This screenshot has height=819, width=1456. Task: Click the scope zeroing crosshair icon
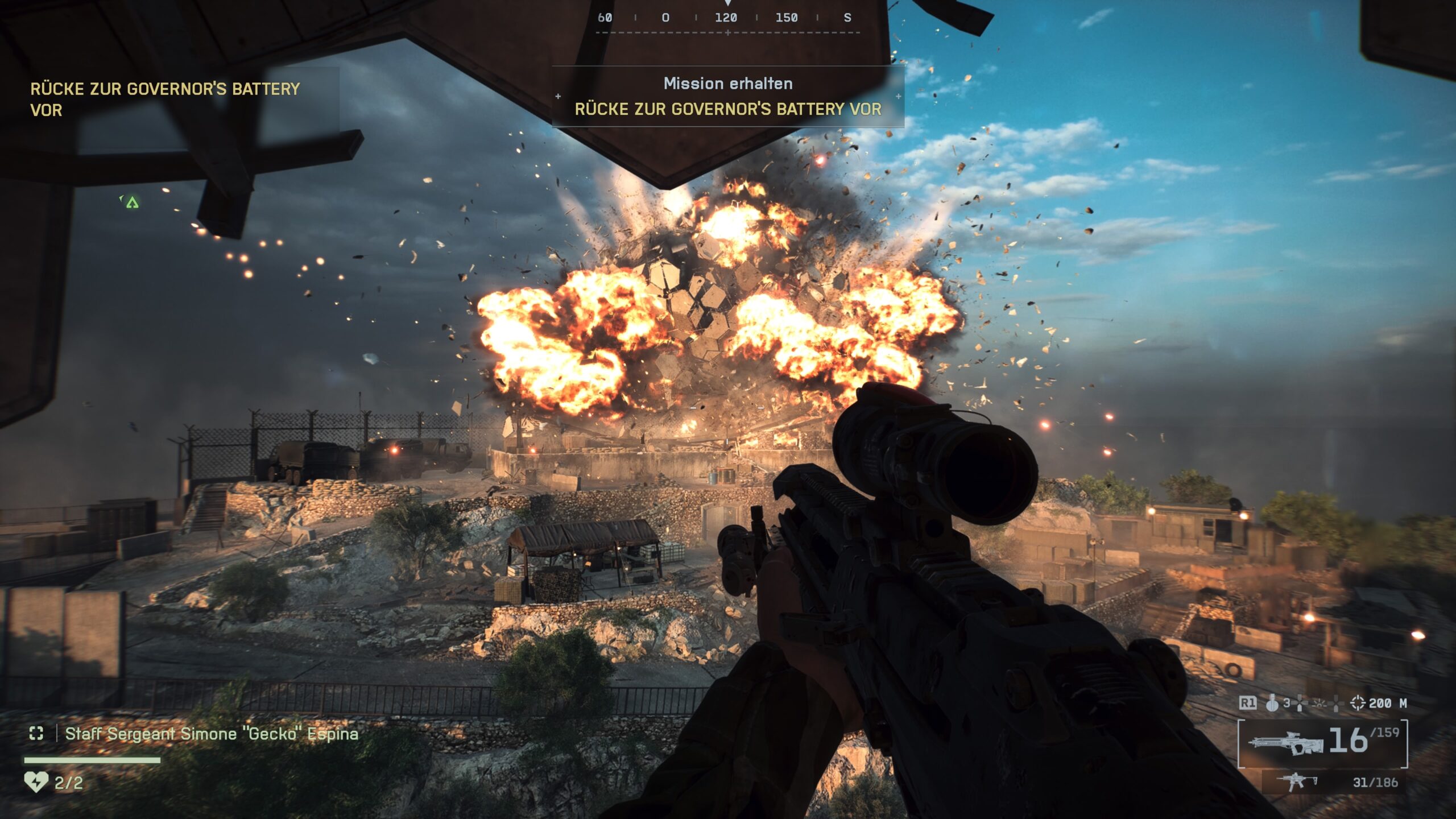[x=1357, y=703]
